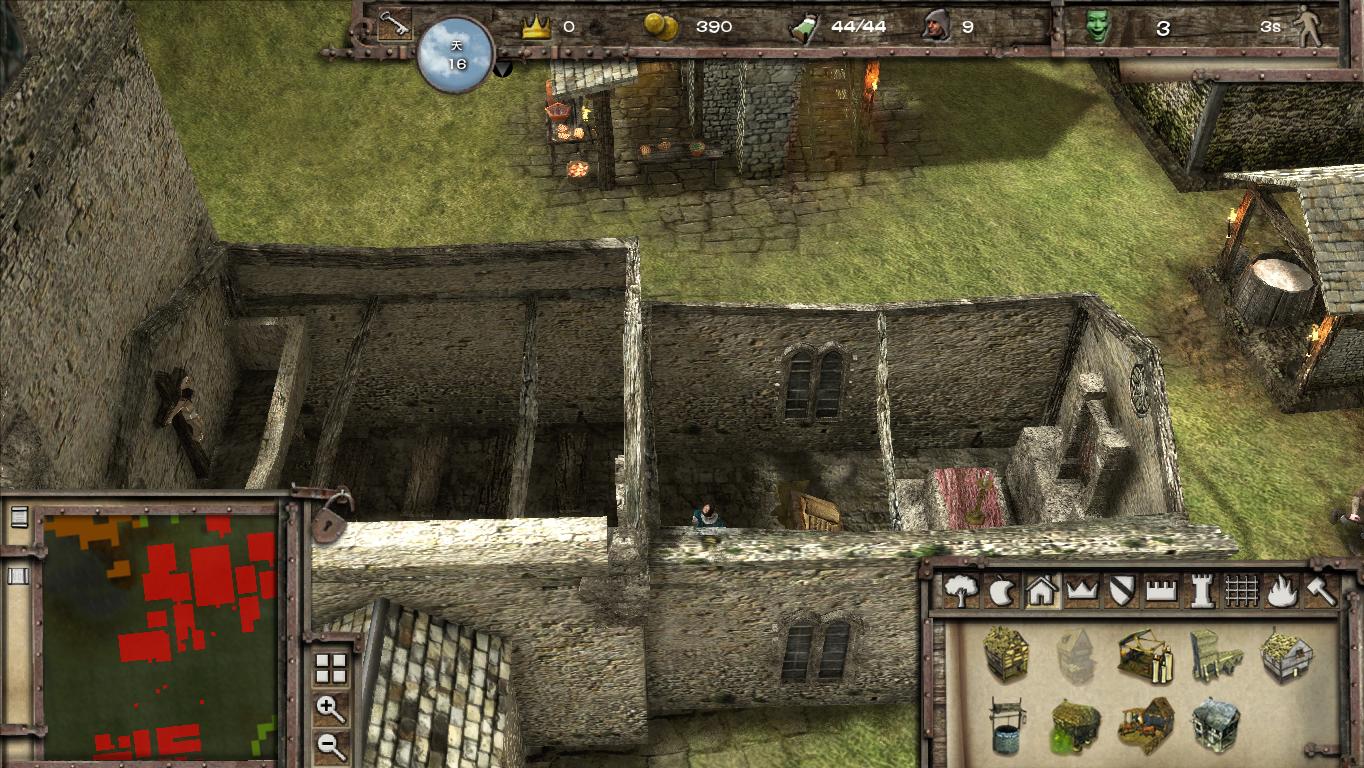This screenshot has width=1364, height=768.
Task: Switch to the flame category tab
Action: (1280, 591)
